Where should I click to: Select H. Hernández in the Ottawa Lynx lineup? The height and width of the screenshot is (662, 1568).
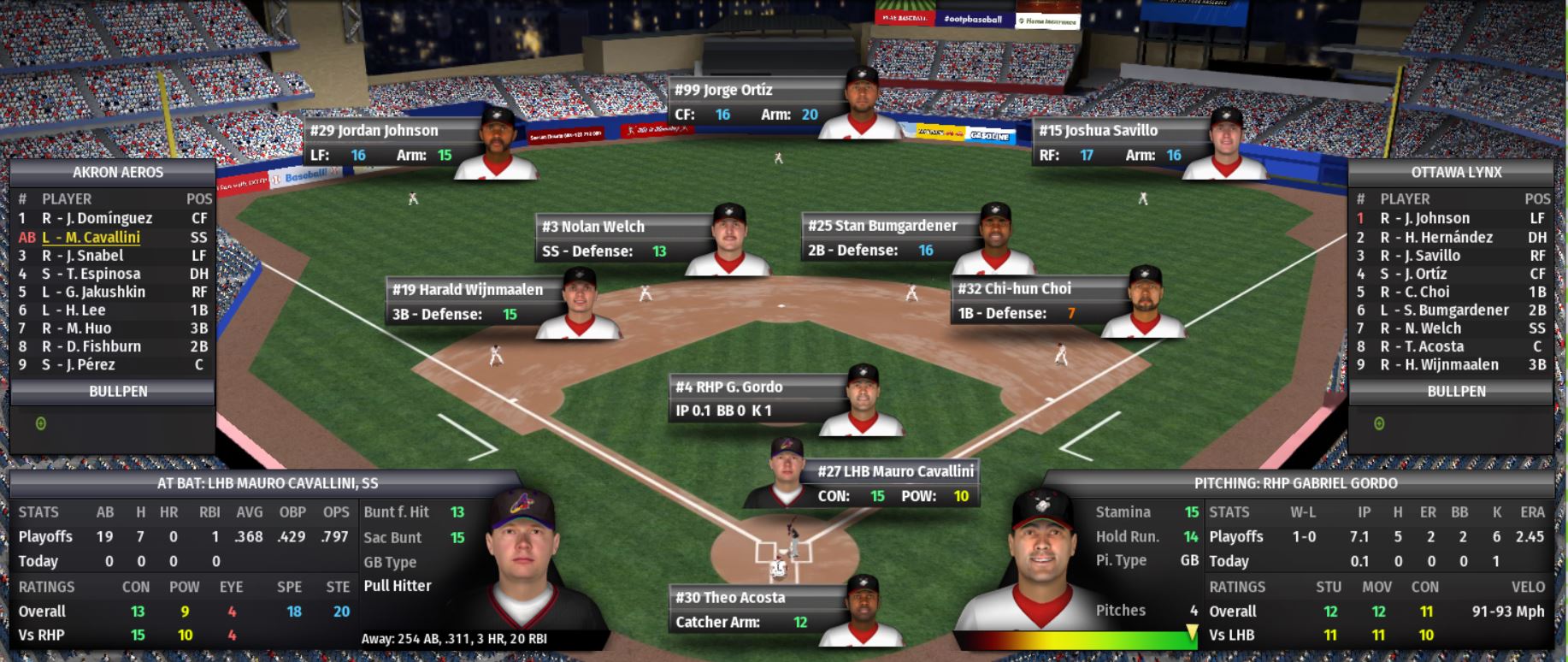click(1436, 237)
